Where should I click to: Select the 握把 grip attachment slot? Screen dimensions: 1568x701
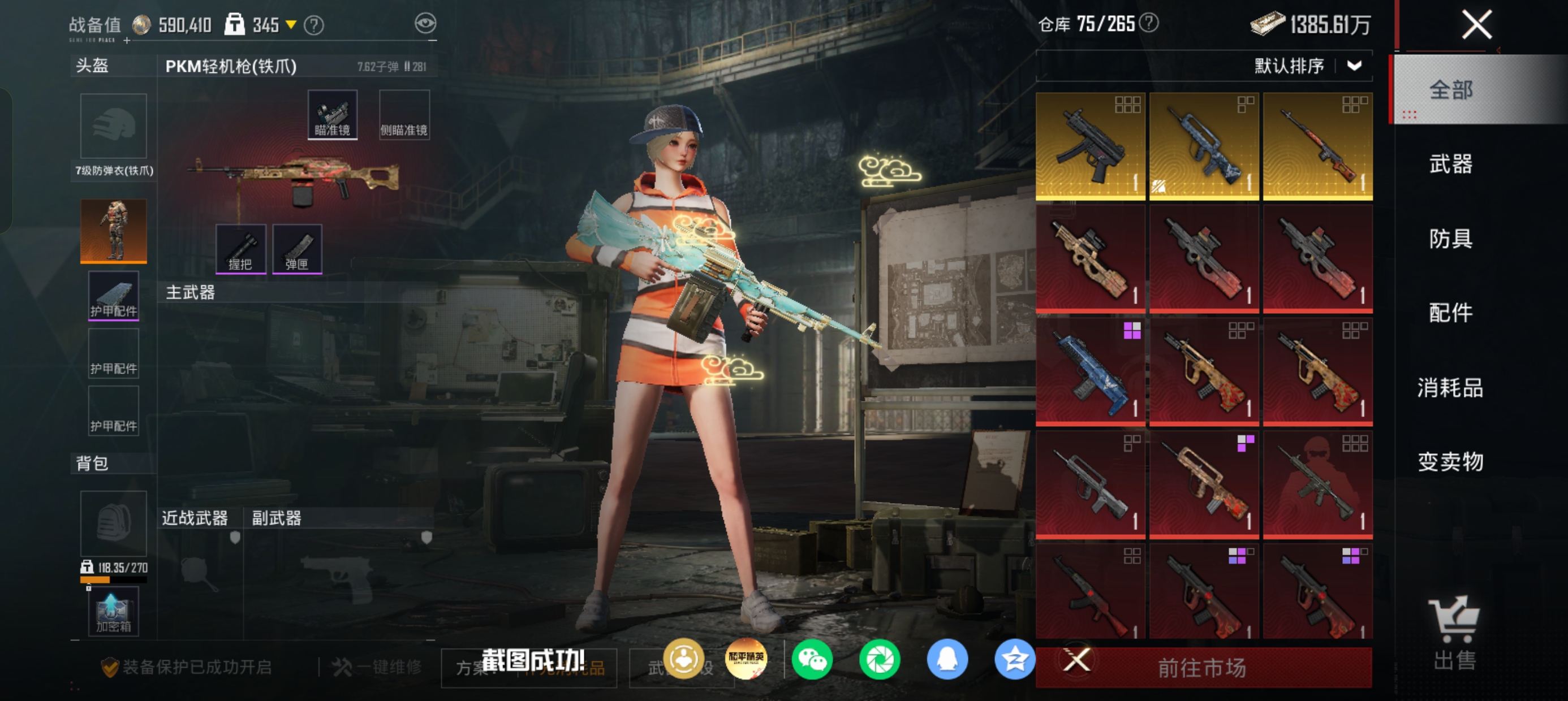pos(240,249)
